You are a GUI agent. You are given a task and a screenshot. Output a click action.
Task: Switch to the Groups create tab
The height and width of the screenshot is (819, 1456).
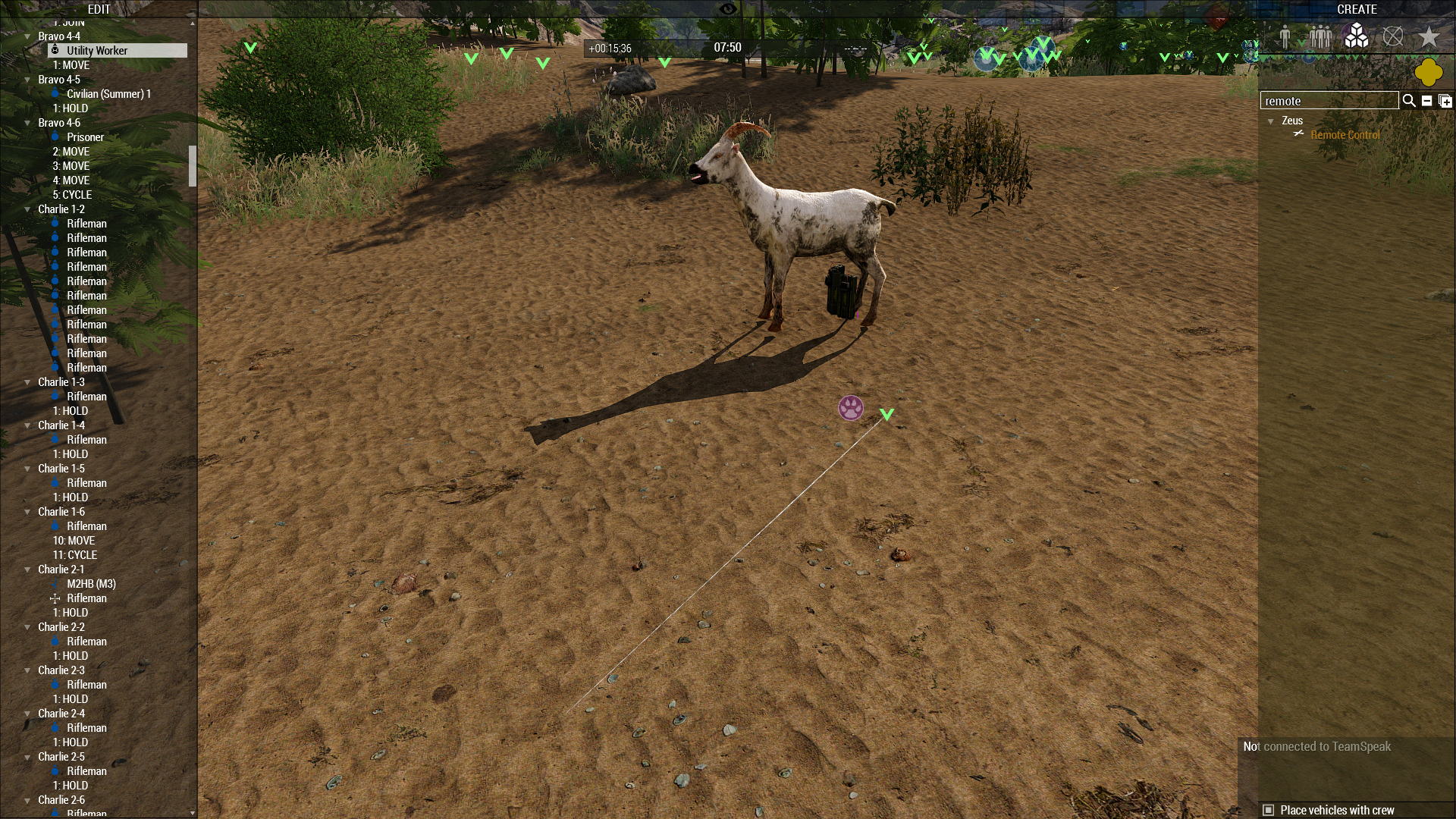pos(1320,36)
